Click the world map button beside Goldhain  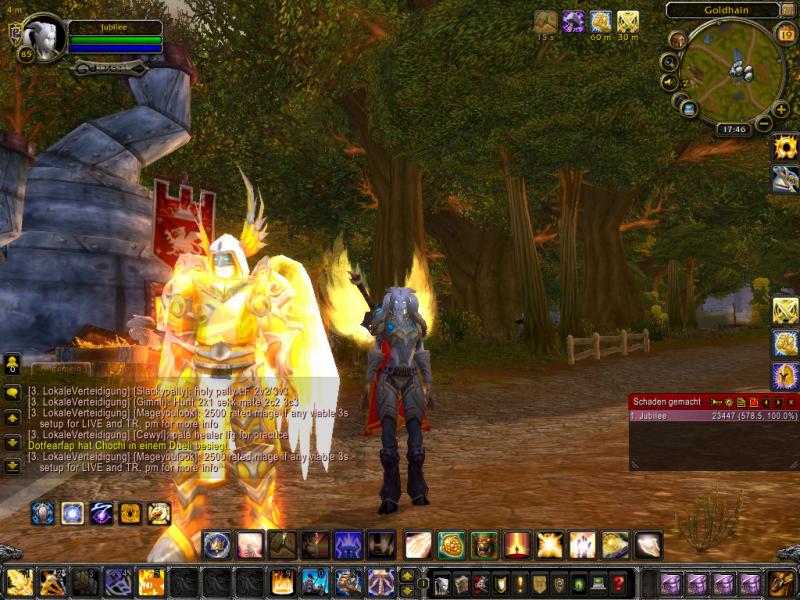point(790,11)
